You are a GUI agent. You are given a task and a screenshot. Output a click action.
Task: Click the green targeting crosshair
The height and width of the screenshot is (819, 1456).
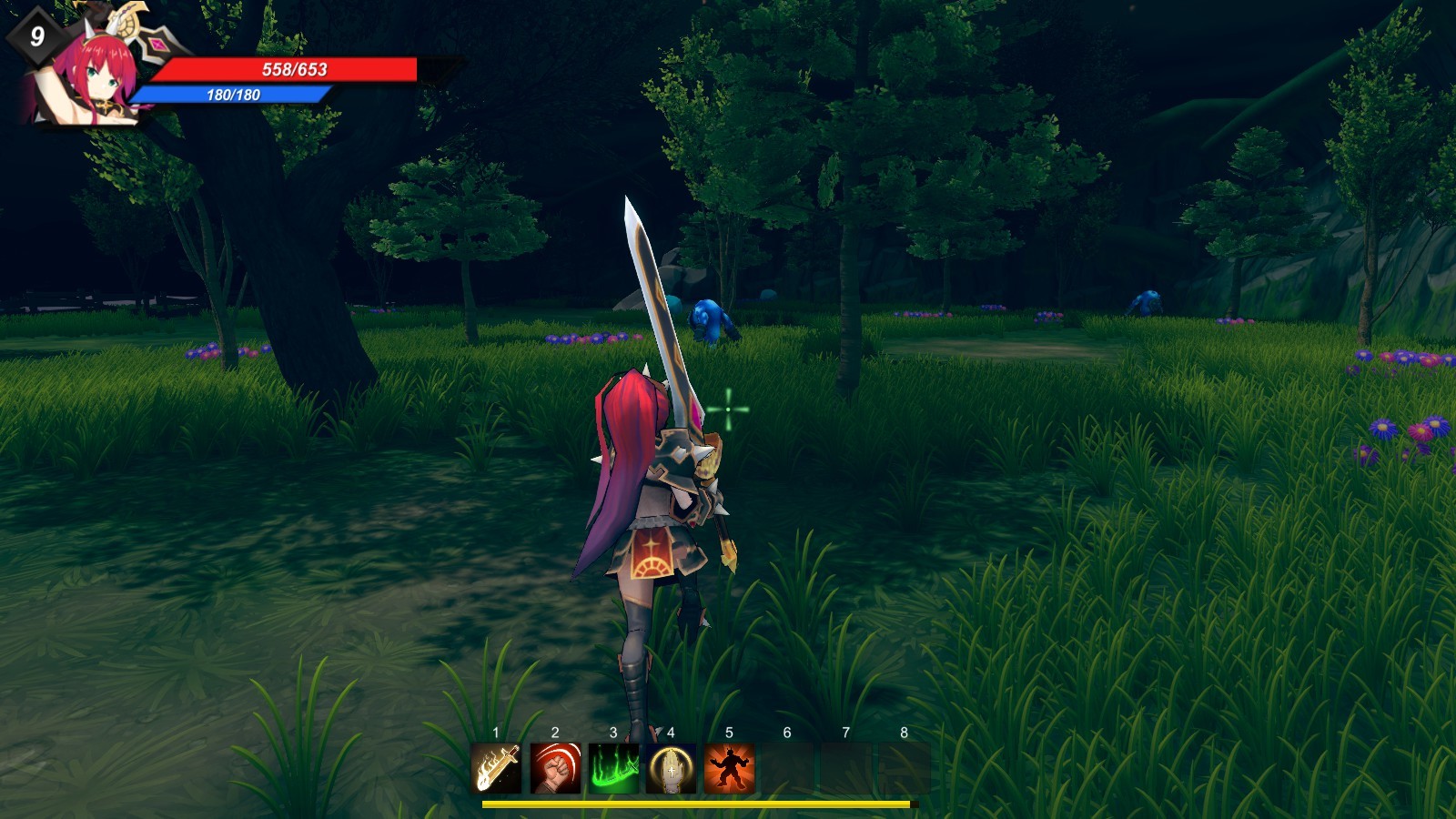(x=728, y=411)
